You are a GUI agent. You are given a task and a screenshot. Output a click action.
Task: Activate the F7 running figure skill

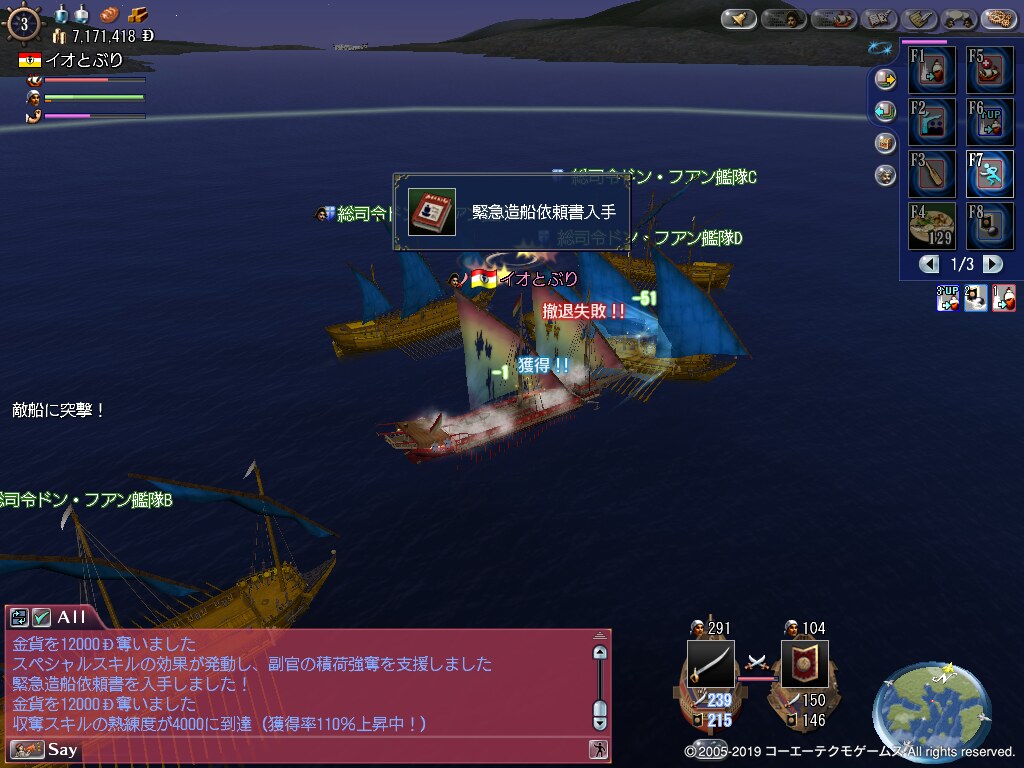(990, 174)
